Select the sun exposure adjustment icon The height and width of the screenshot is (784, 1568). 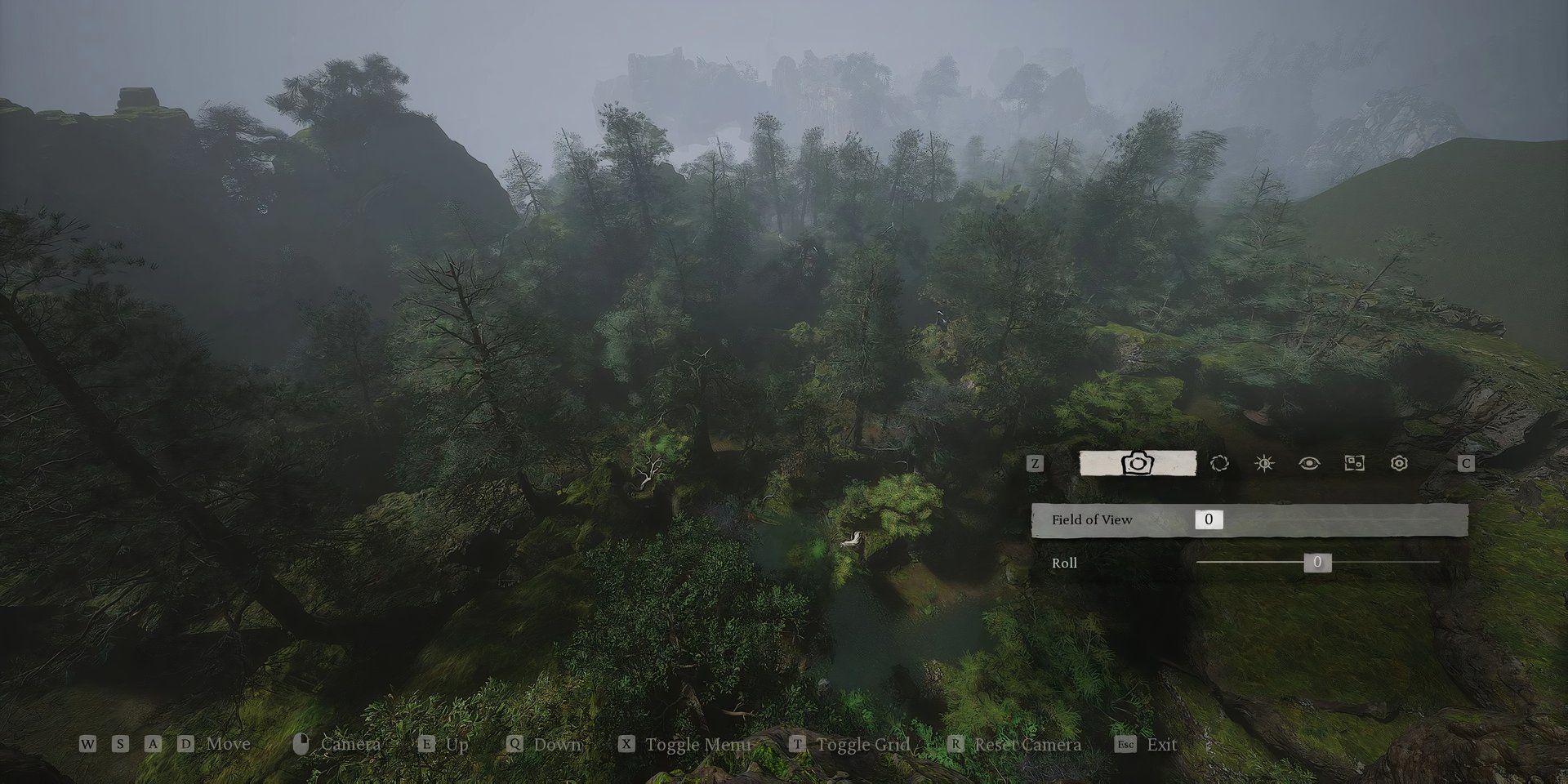[x=1263, y=463]
